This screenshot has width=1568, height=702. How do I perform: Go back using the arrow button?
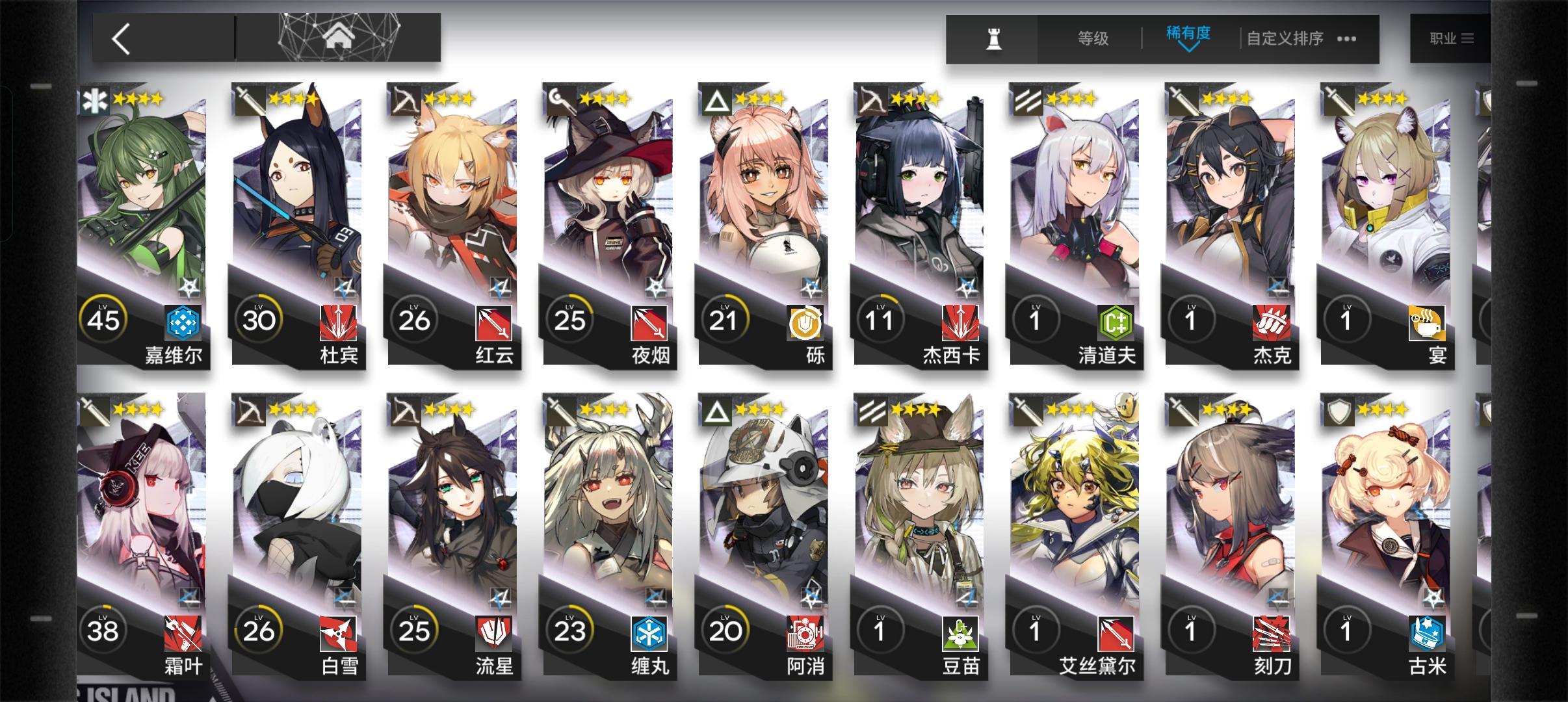tap(120, 39)
